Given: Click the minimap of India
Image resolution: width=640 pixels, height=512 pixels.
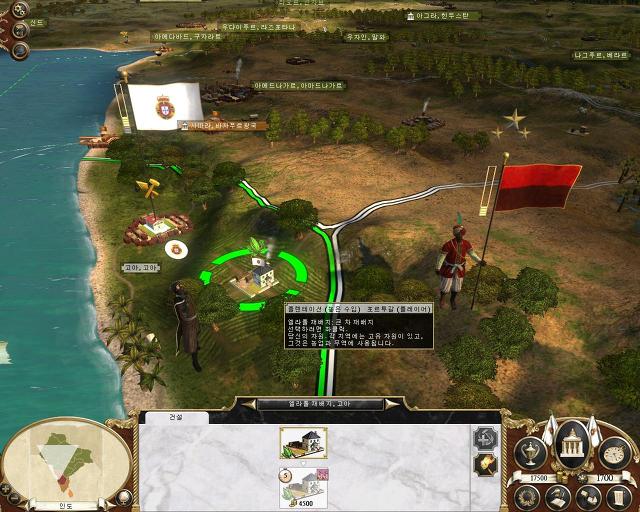Looking at the screenshot, I should pos(67,462).
